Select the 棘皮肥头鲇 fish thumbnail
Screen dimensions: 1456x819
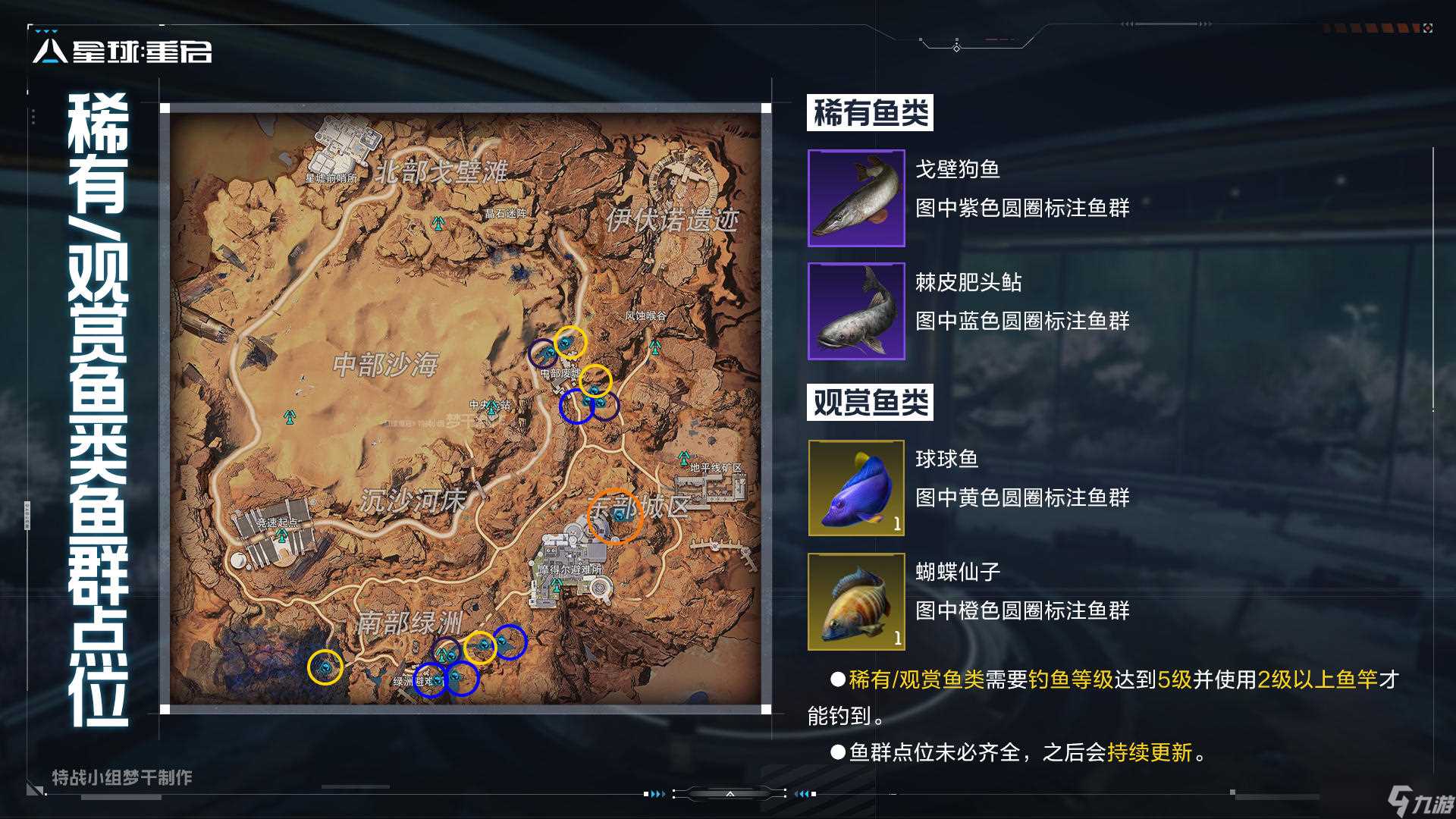click(856, 312)
